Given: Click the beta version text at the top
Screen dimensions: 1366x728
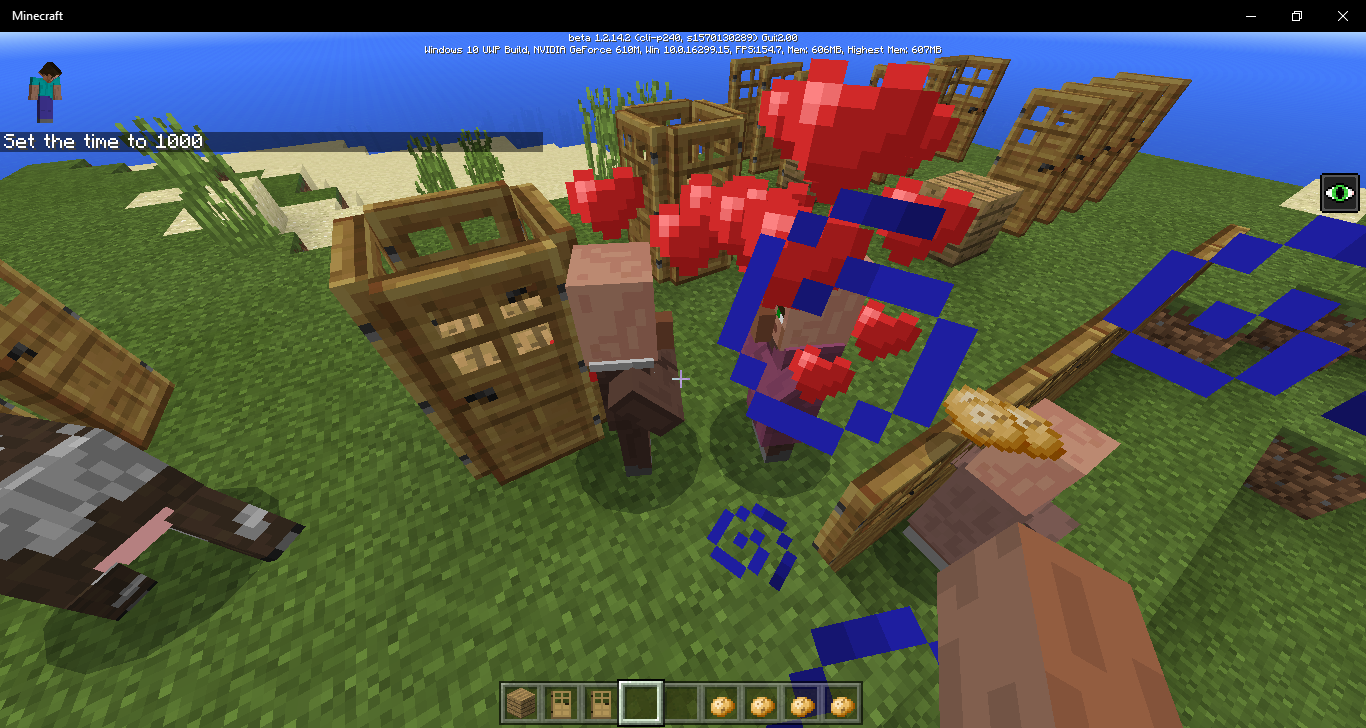Looking at the screenshot, I should 683,36.
